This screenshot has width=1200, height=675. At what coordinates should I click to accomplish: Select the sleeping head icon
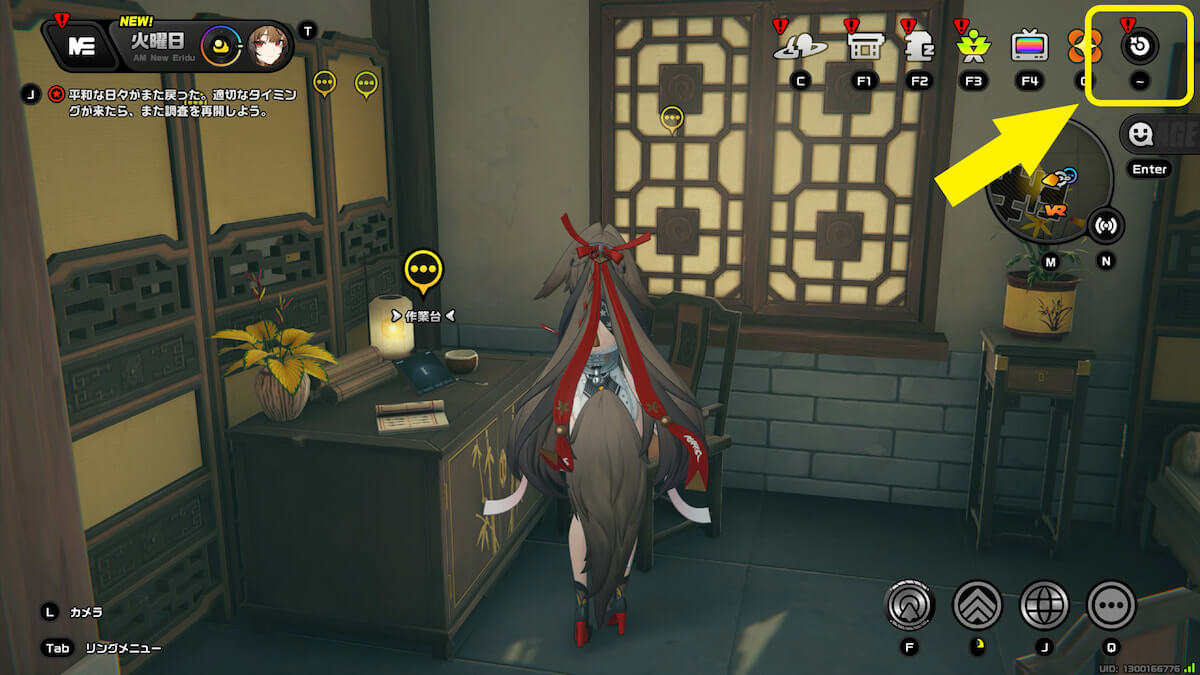click(x=918, y=45)
